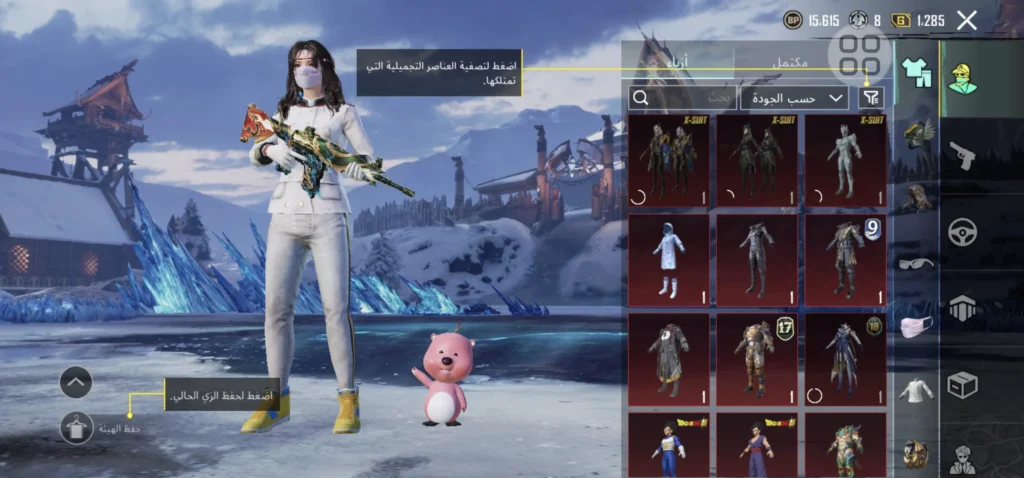Open the grid layout button with four squares
Image resolution: width=1024 pixels, height=478 pixels.
click(860, 55)
